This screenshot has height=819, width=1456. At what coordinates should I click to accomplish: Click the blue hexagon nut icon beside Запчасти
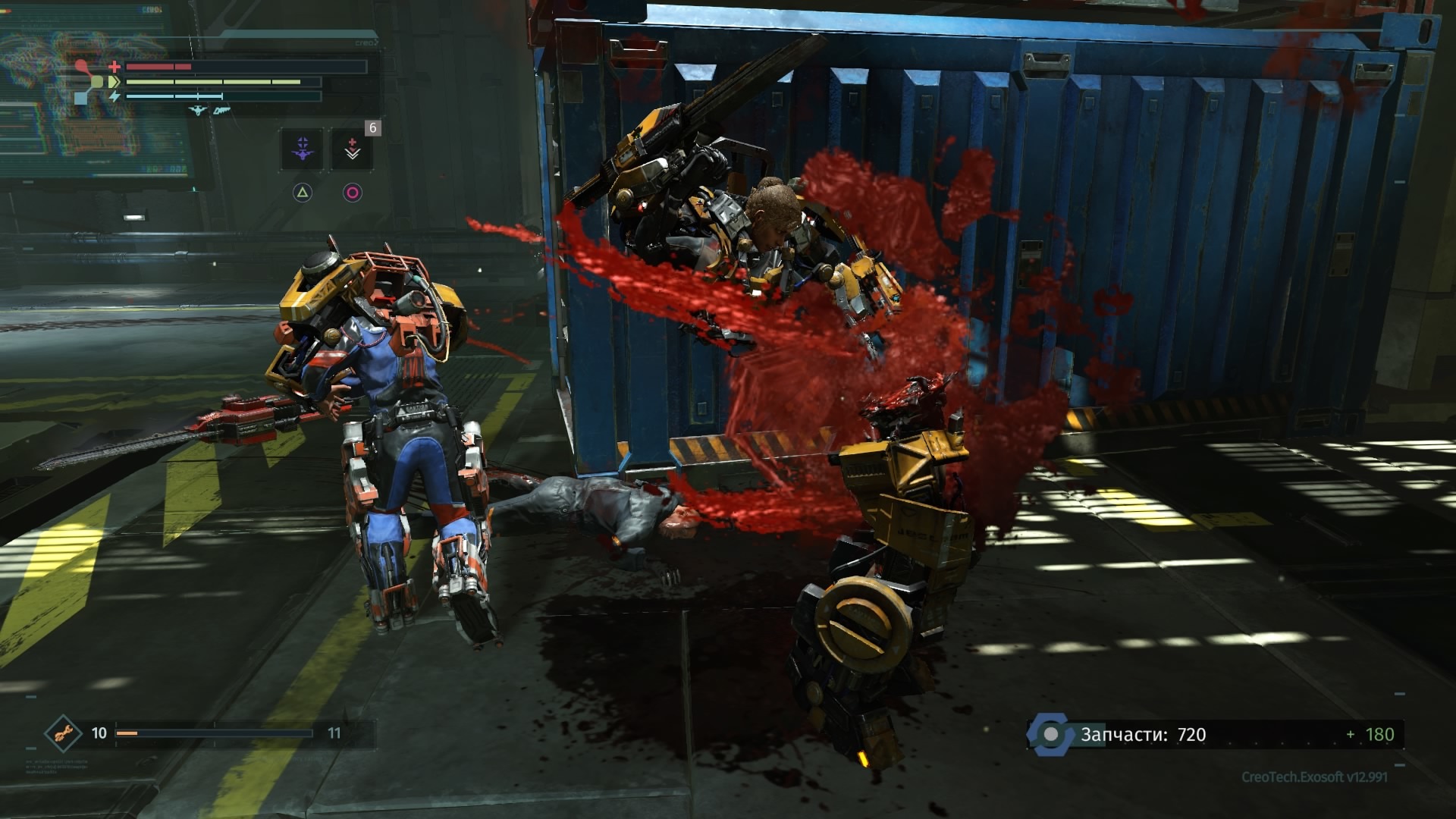[1053, 733]
